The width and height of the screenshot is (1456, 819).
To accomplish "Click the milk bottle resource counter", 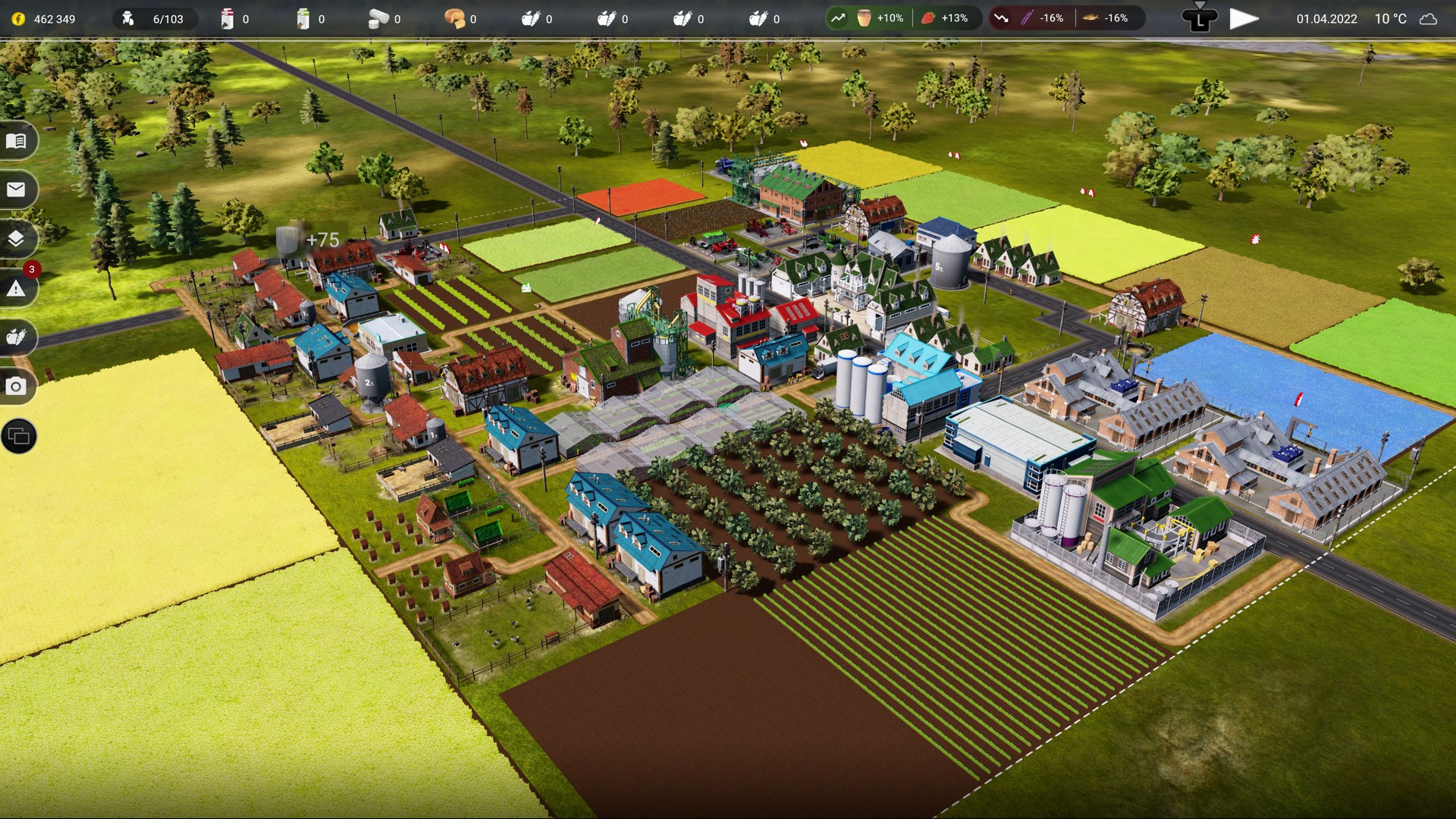I will (x=227, y=18).
